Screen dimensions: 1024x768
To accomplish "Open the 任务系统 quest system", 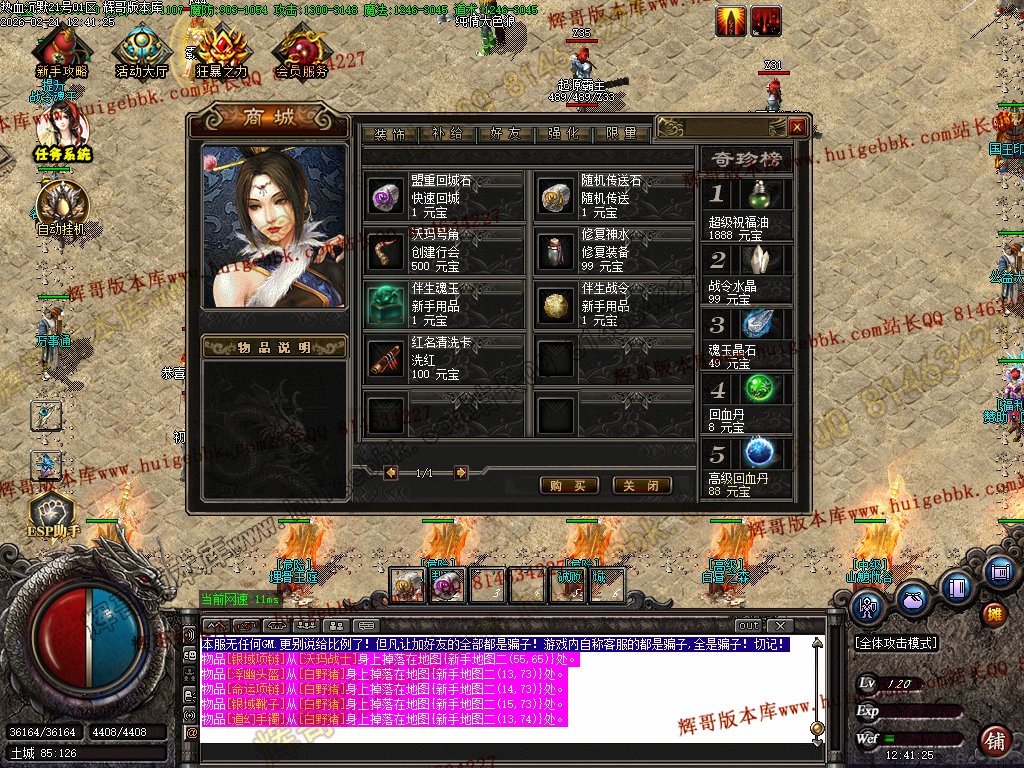I will pyautogui.click(x=62, y=135).
